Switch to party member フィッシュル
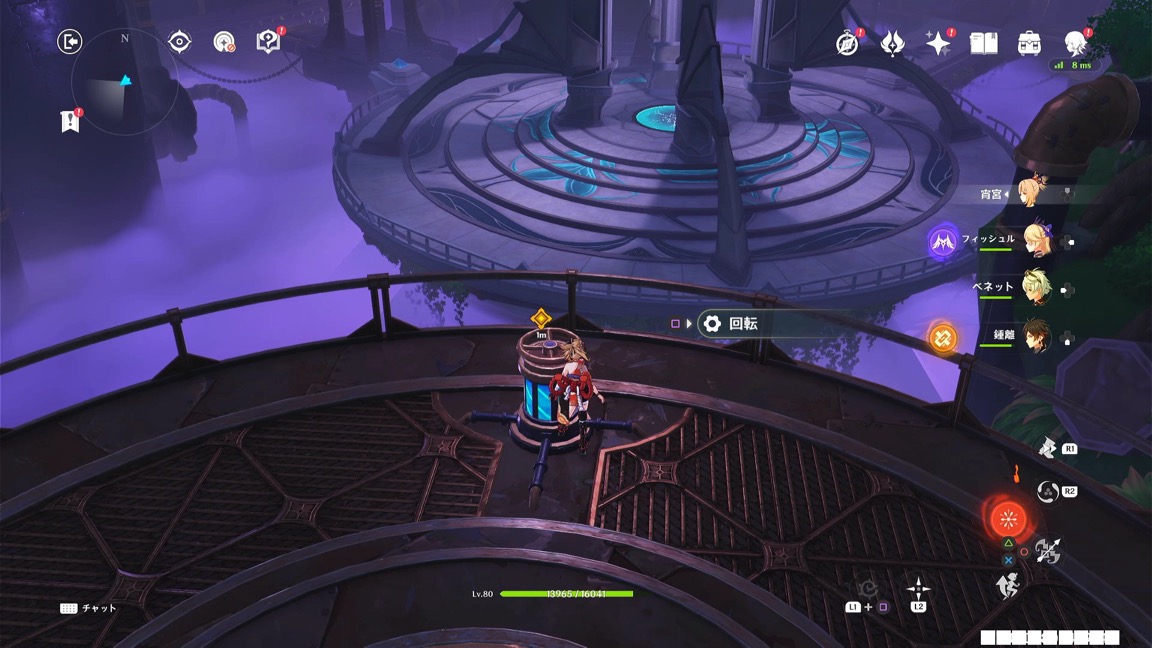 coord(1036,241)
